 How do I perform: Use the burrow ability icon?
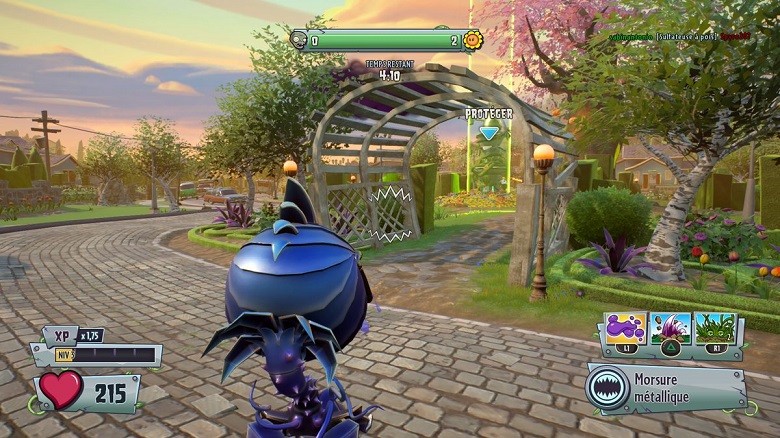pos(670,328)
